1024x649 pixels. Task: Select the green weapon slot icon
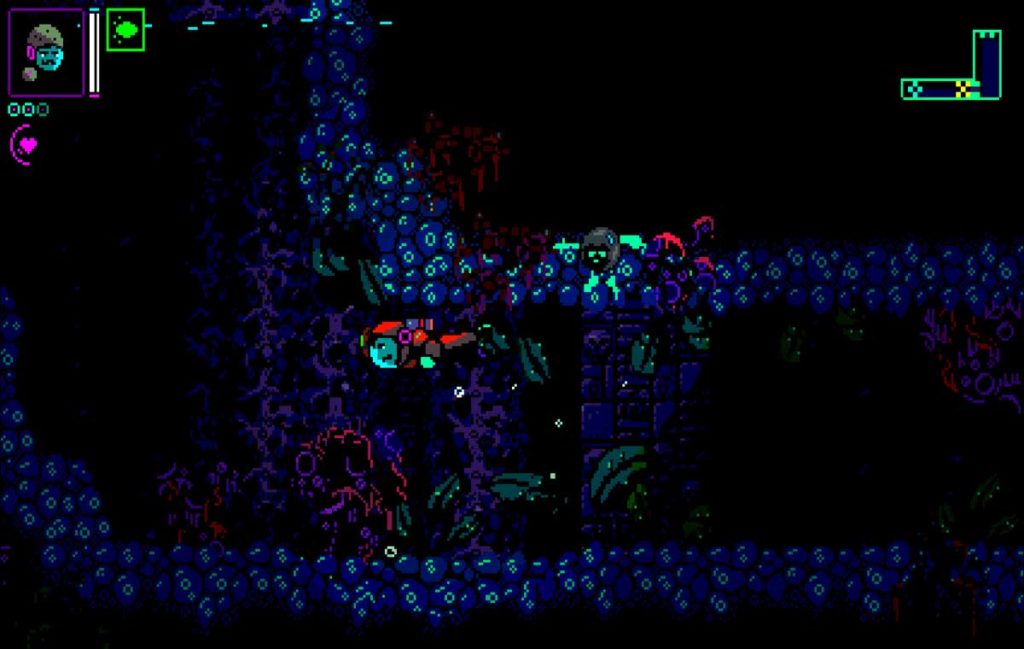pos(126,30)
